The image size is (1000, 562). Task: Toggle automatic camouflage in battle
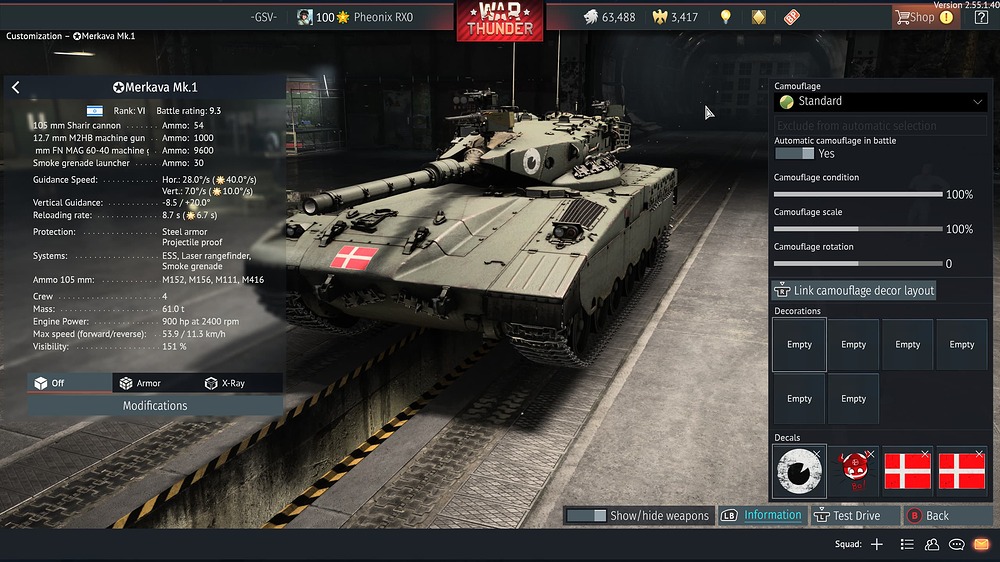[794, 154]
